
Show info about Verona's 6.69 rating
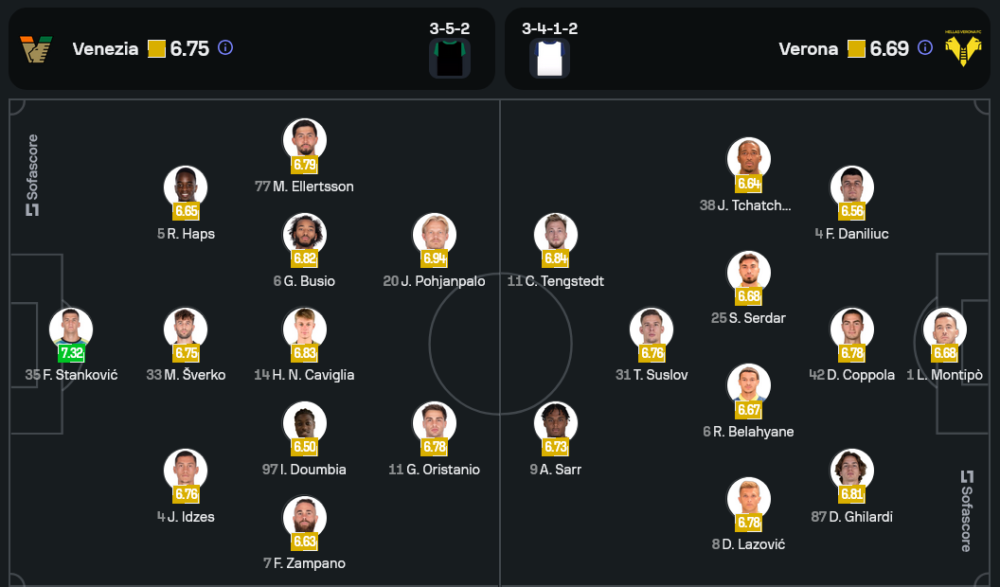[925, 47]
